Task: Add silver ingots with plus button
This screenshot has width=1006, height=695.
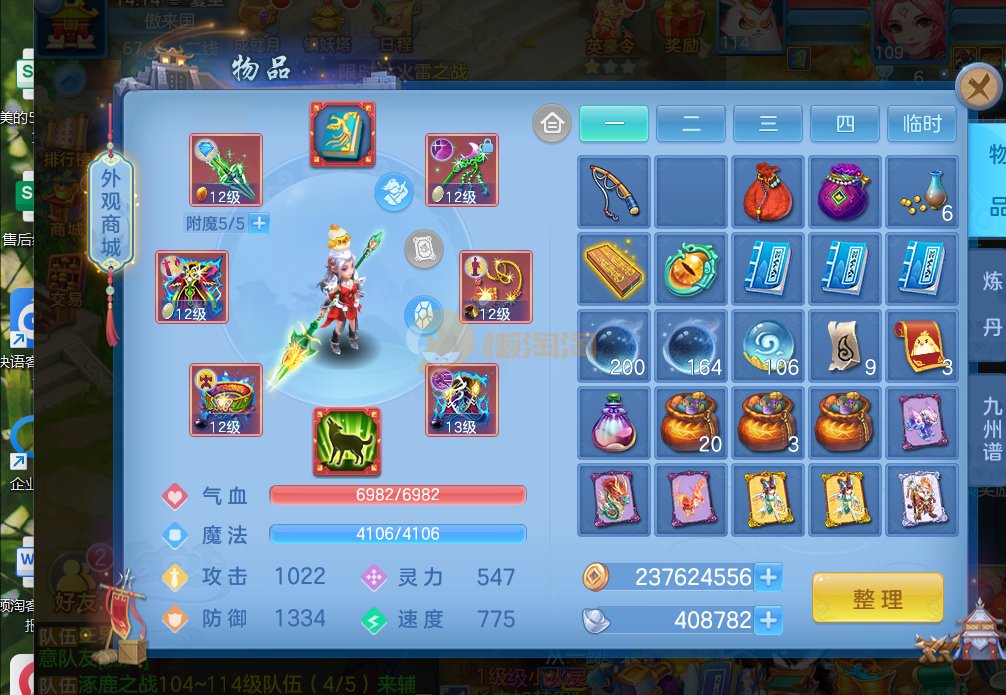Action: [x=768, y=620]
